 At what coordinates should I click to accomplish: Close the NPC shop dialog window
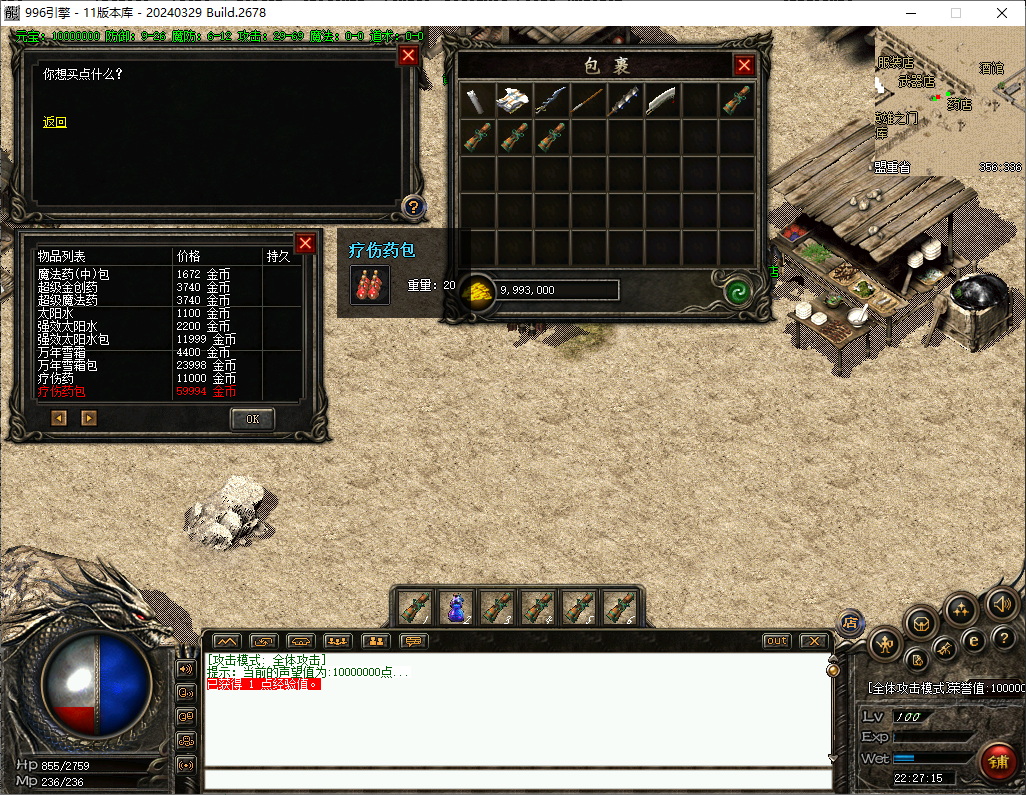(x=408, y=56)
